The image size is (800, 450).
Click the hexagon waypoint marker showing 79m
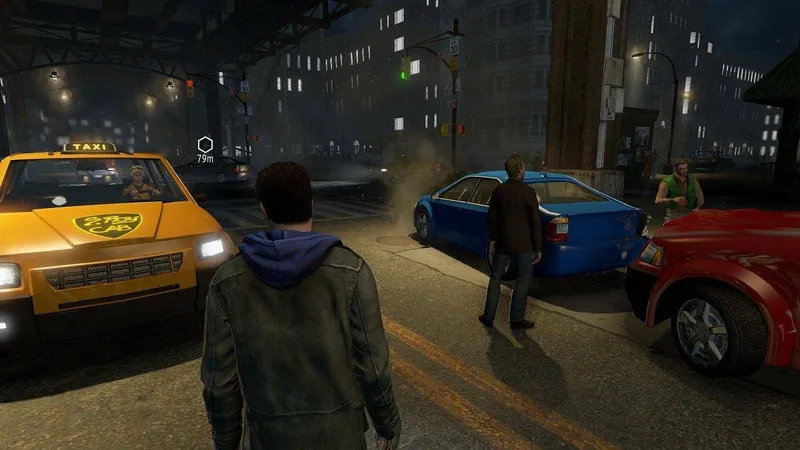pyautogui.click(x=205, y=144)
